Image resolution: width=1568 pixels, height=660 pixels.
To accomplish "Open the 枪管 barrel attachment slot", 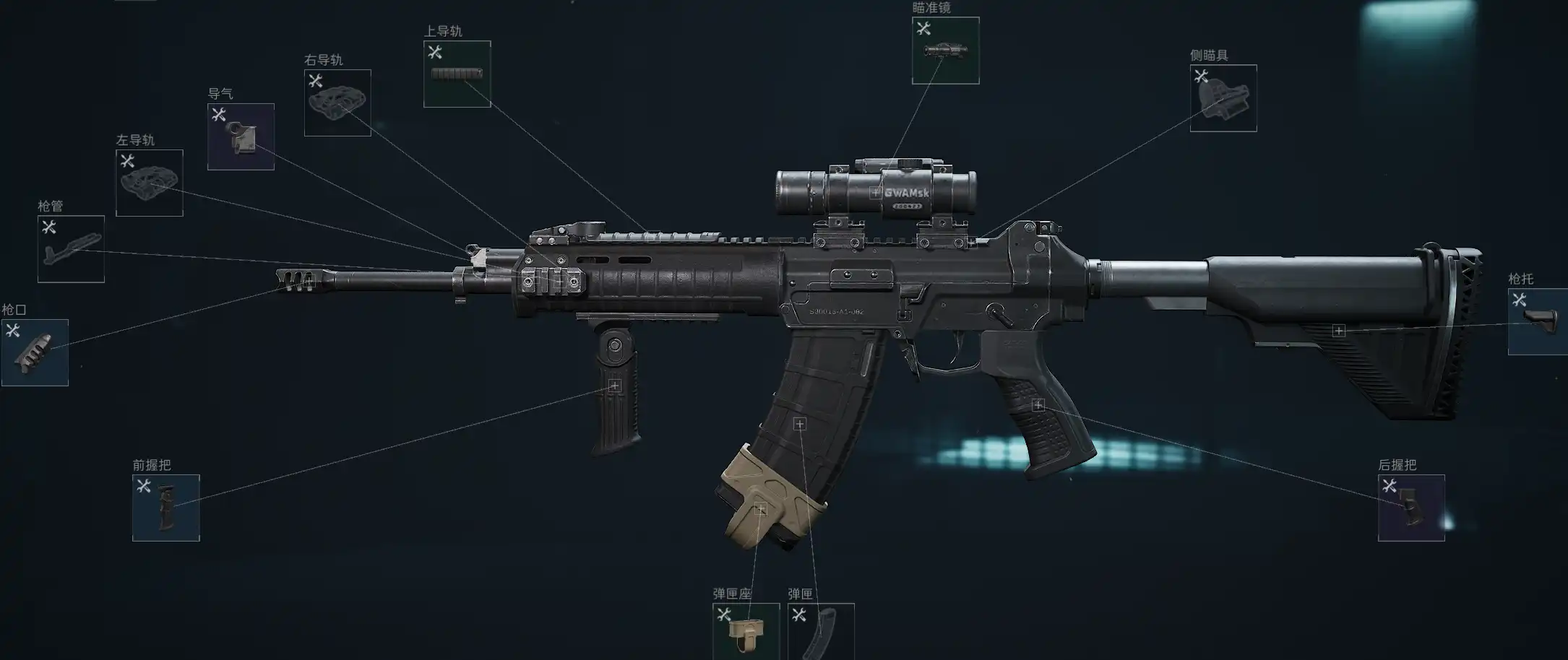I will pos(71,248).
